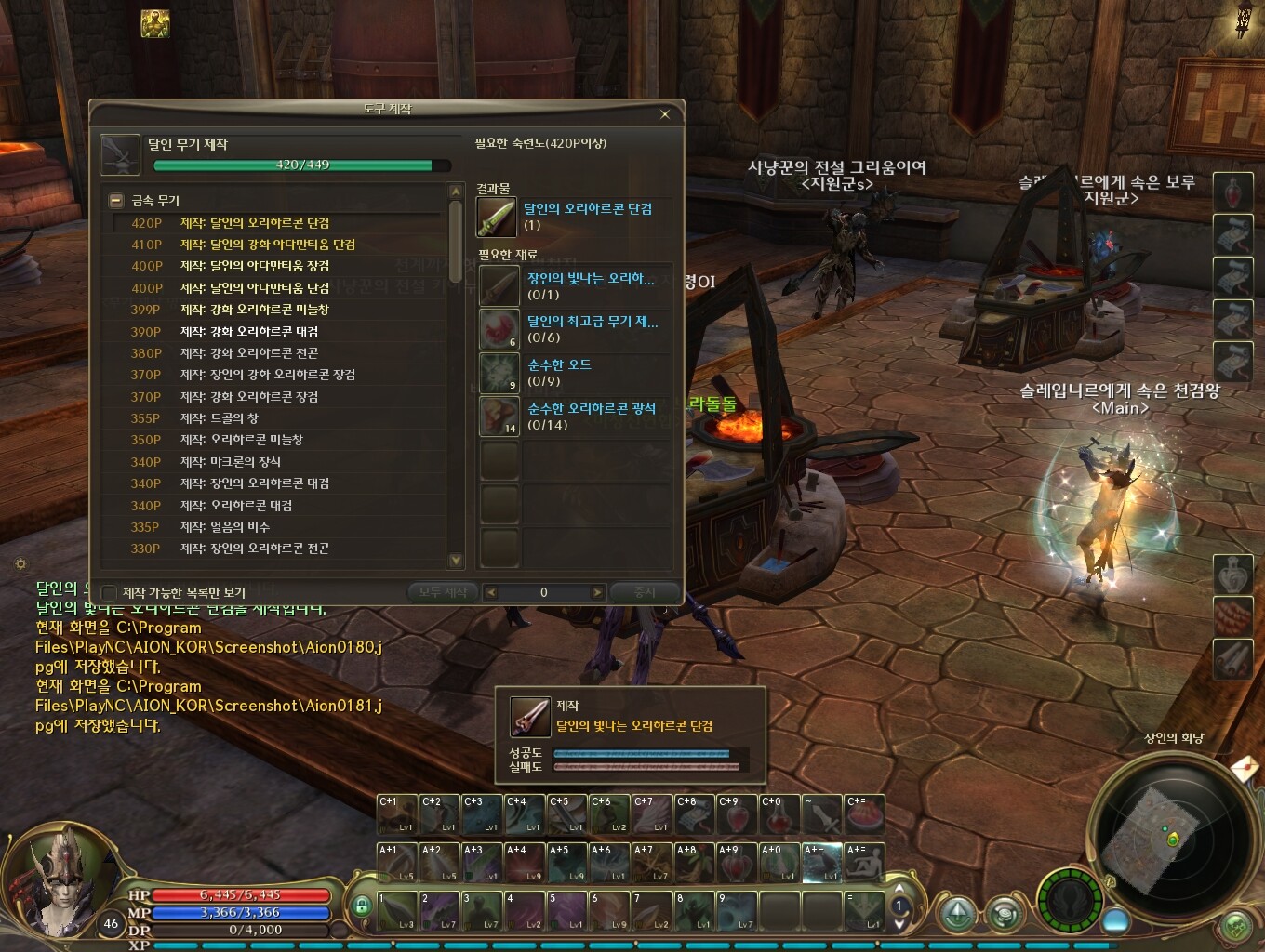1265x952 pixels.
Task: Increase the craft quantity with right arrow
Action: (597, 592)
